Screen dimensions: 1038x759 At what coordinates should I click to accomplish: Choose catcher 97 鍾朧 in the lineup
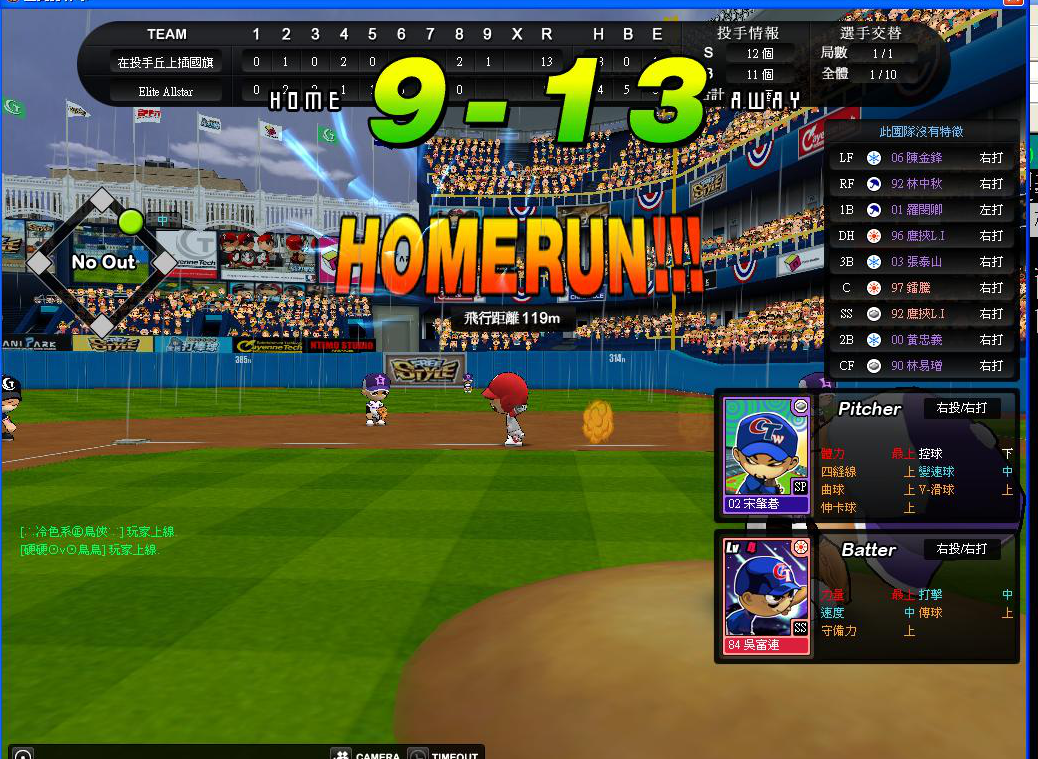920,288
